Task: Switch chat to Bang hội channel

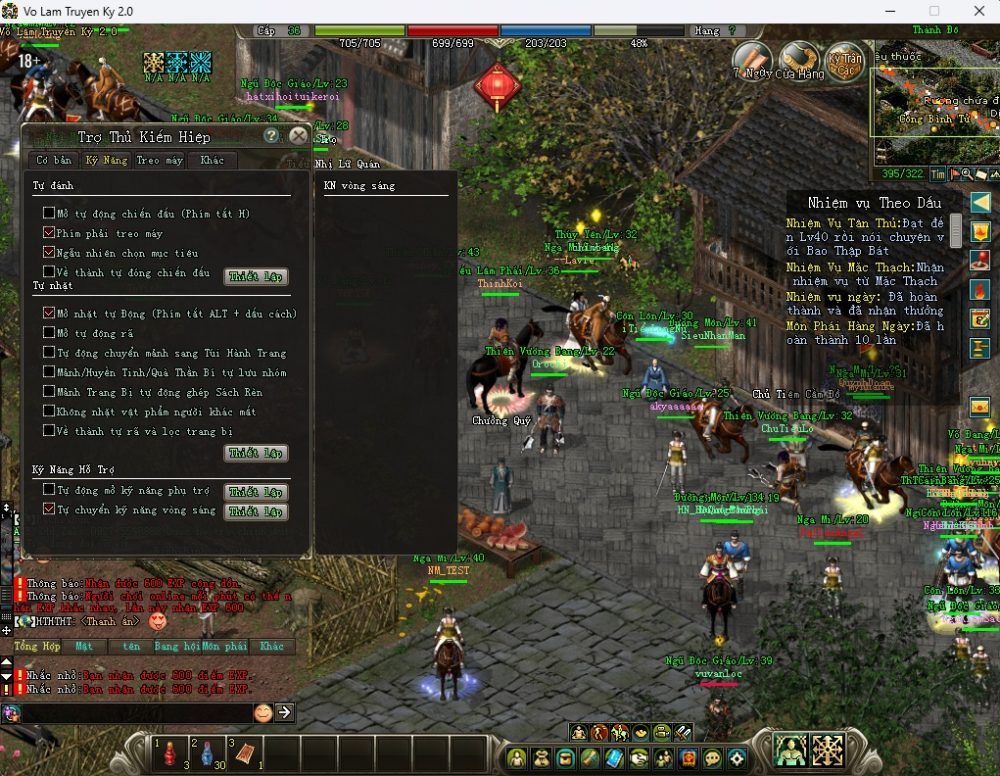Action: click(179, 647)
